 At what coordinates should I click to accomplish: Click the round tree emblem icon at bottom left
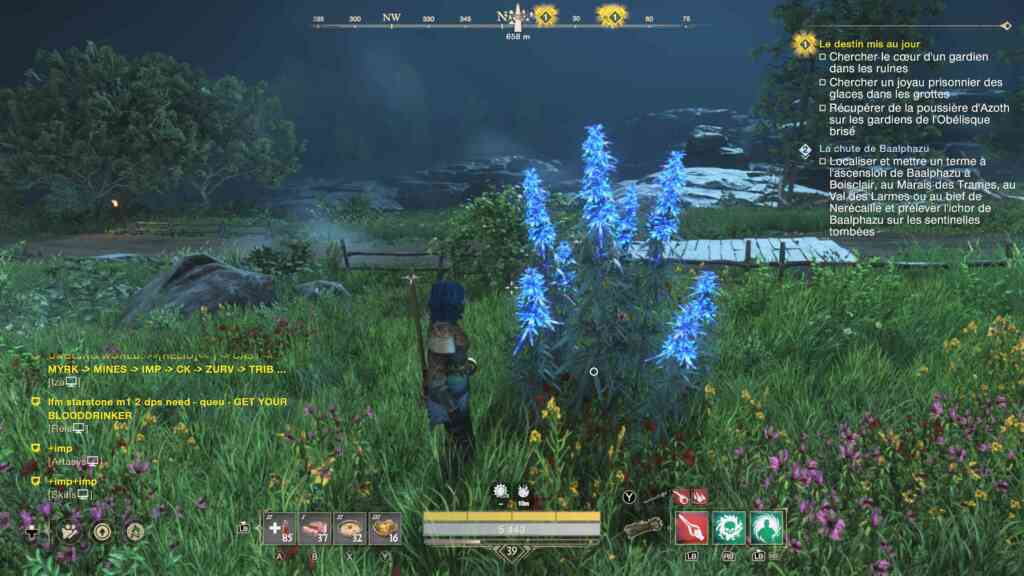(134, 532)
